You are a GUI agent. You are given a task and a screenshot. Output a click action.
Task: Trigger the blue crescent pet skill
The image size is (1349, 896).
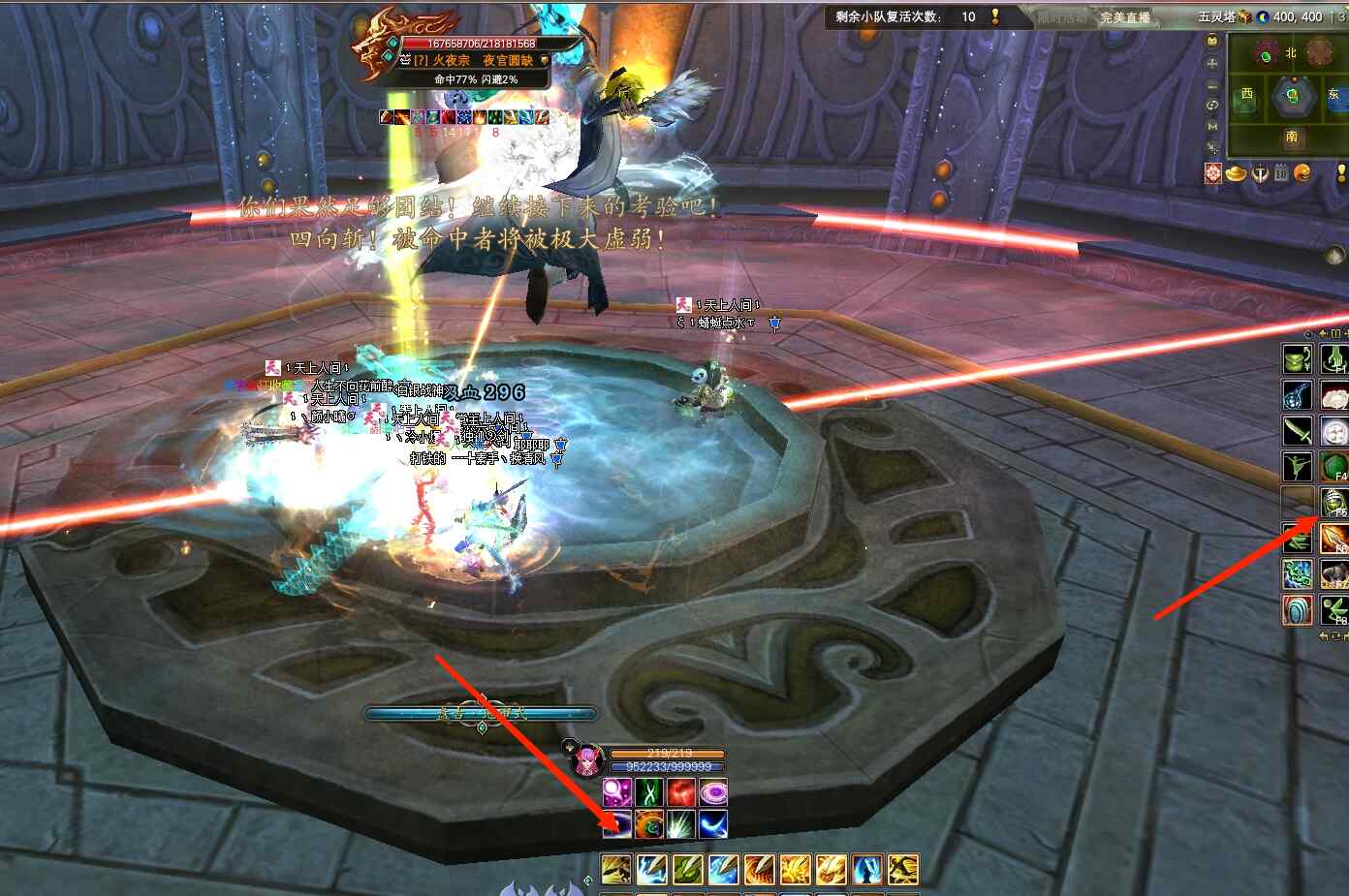click(713, 824)
